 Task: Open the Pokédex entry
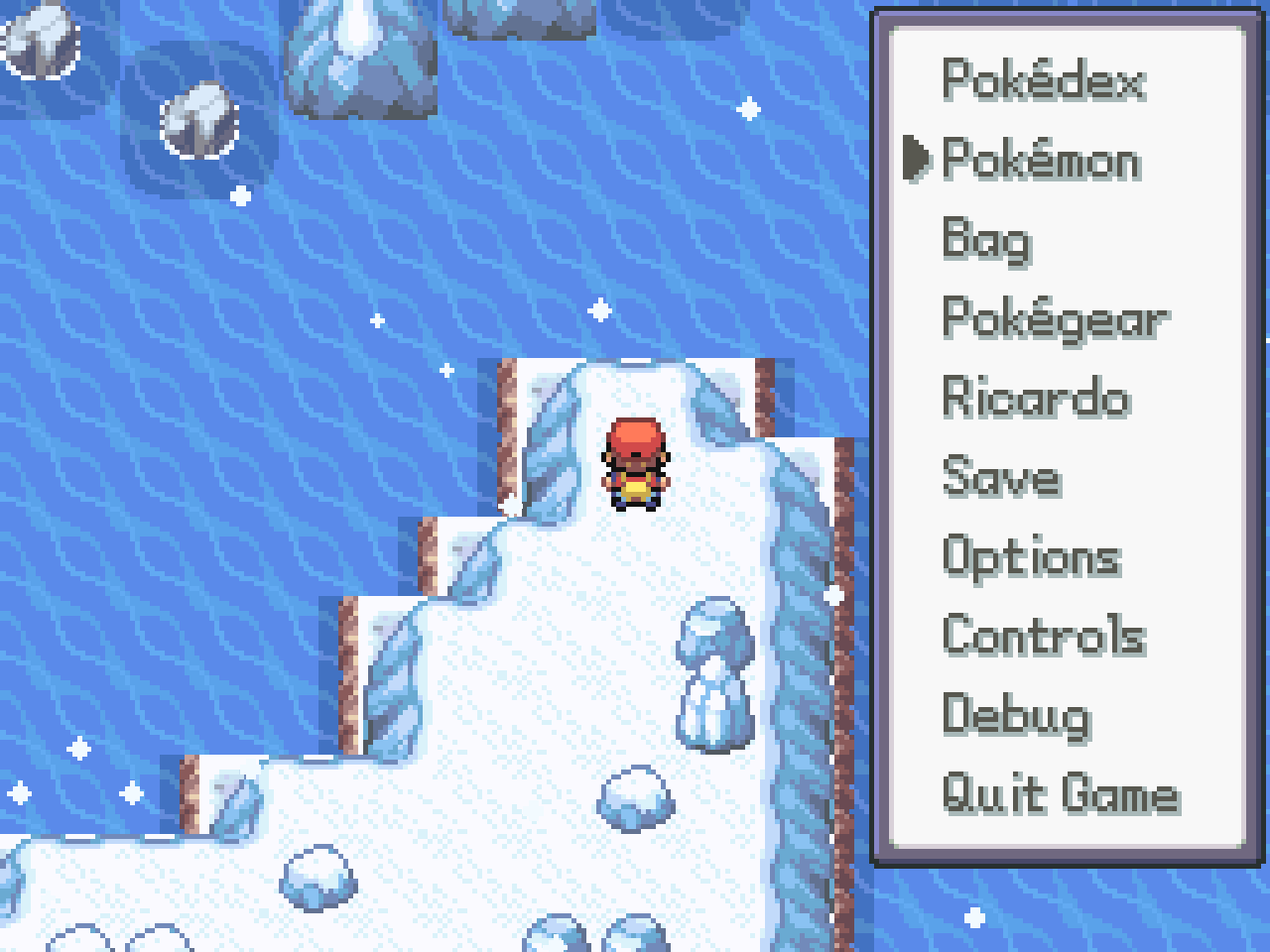coord(1042,80)
